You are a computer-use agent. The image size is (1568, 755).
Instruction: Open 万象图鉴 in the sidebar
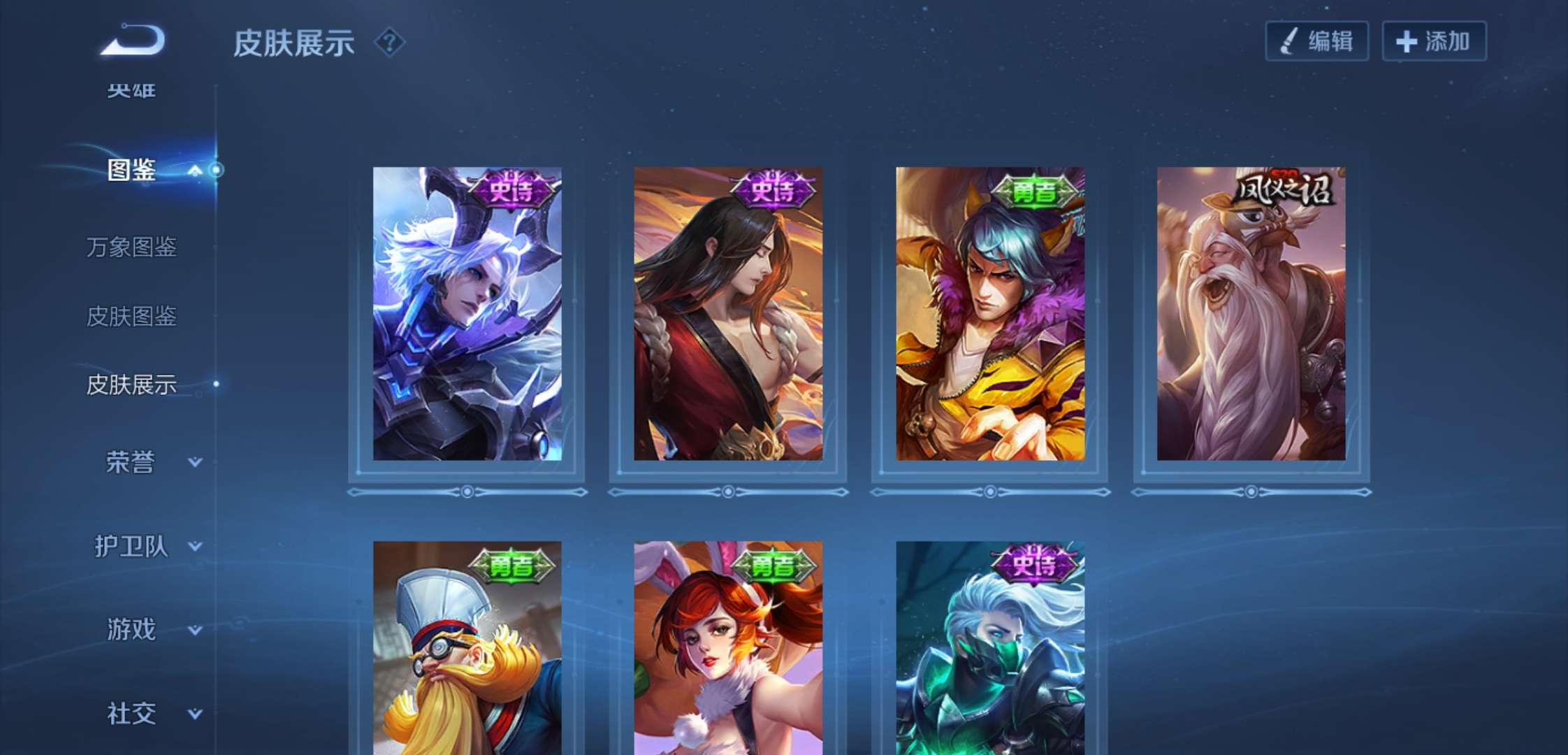click(x=131, y=247)
